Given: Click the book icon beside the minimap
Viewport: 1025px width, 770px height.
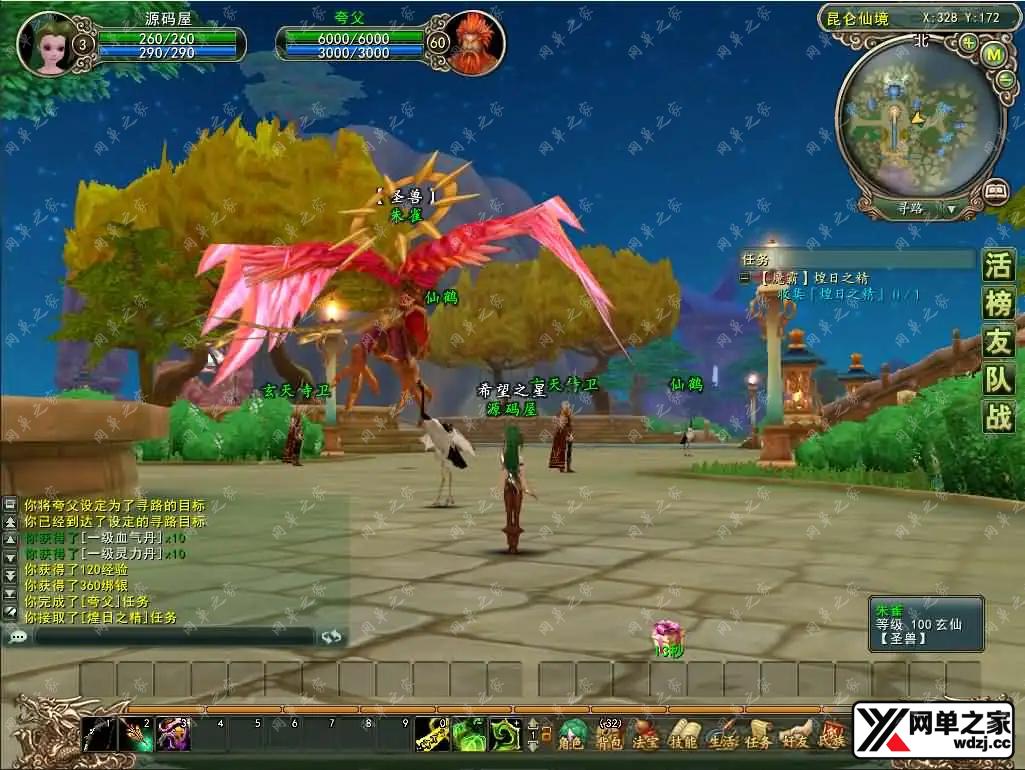Looking at the screenshot, I should click(x=995, y=188).
